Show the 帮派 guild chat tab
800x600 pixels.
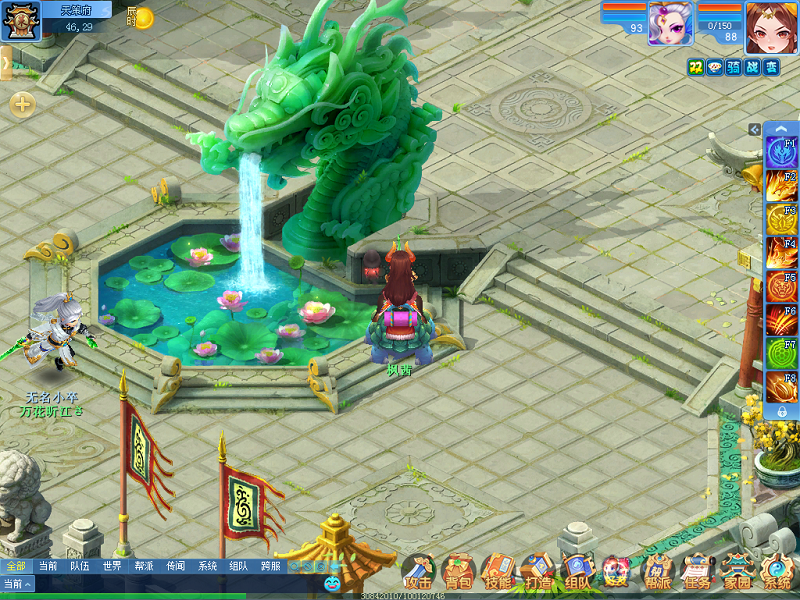point(144,566)
